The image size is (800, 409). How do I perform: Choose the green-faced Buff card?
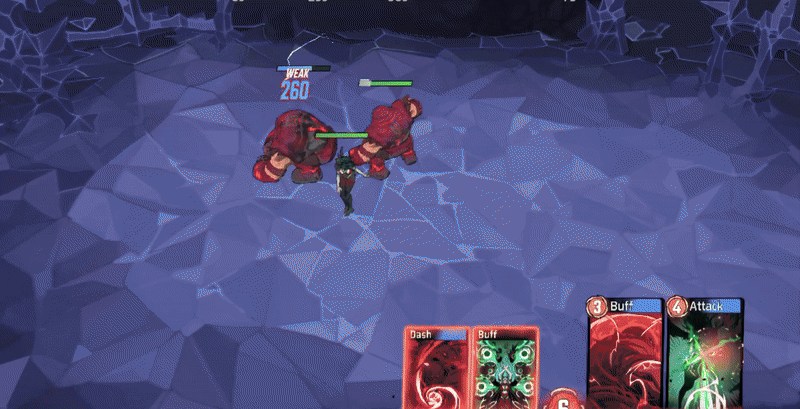point(500,369)
